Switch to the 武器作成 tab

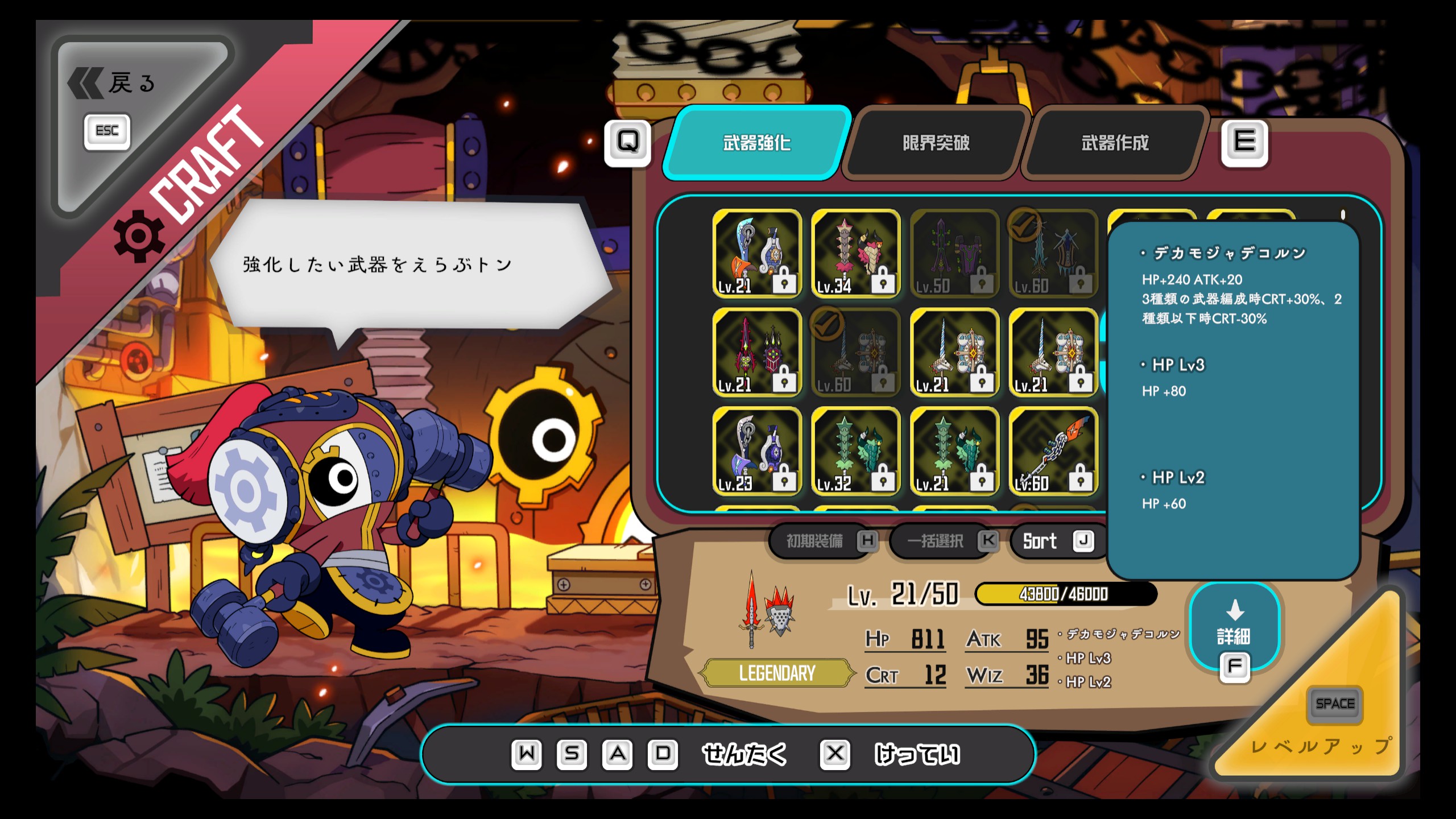tap(1114, 143)
